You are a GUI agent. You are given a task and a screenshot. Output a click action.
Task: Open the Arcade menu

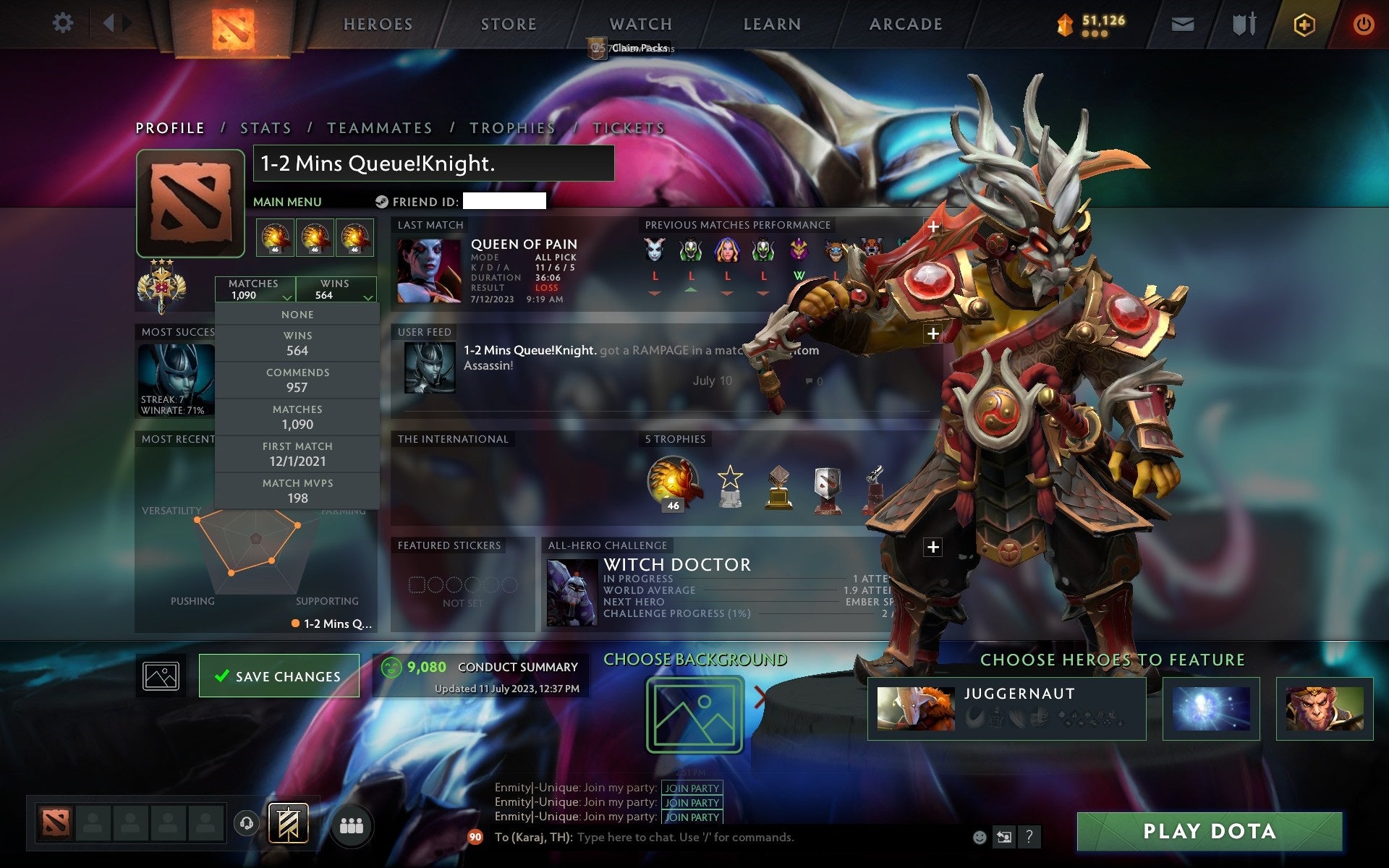905,24
